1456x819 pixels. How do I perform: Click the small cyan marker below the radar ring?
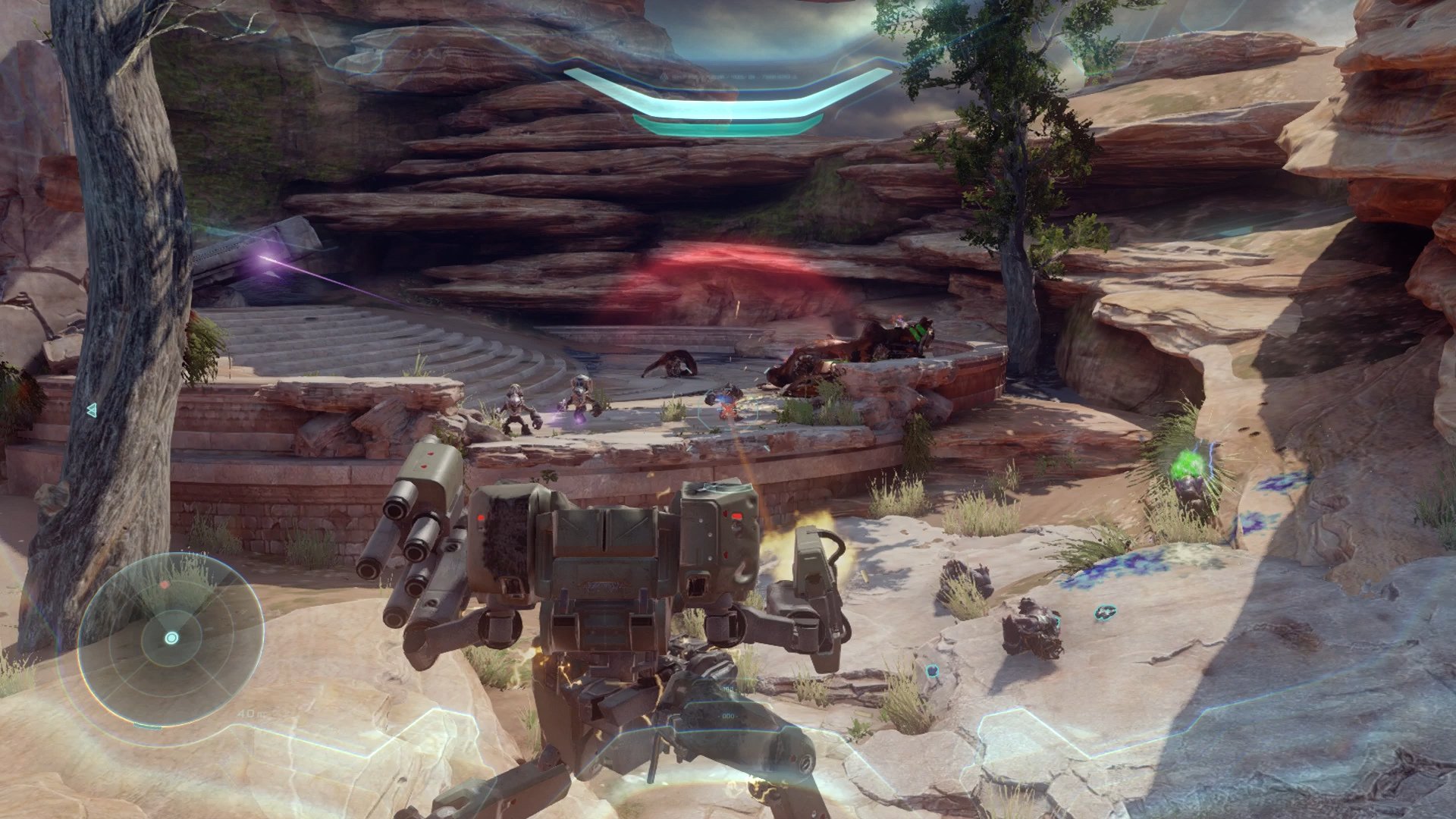pos(148,726)
